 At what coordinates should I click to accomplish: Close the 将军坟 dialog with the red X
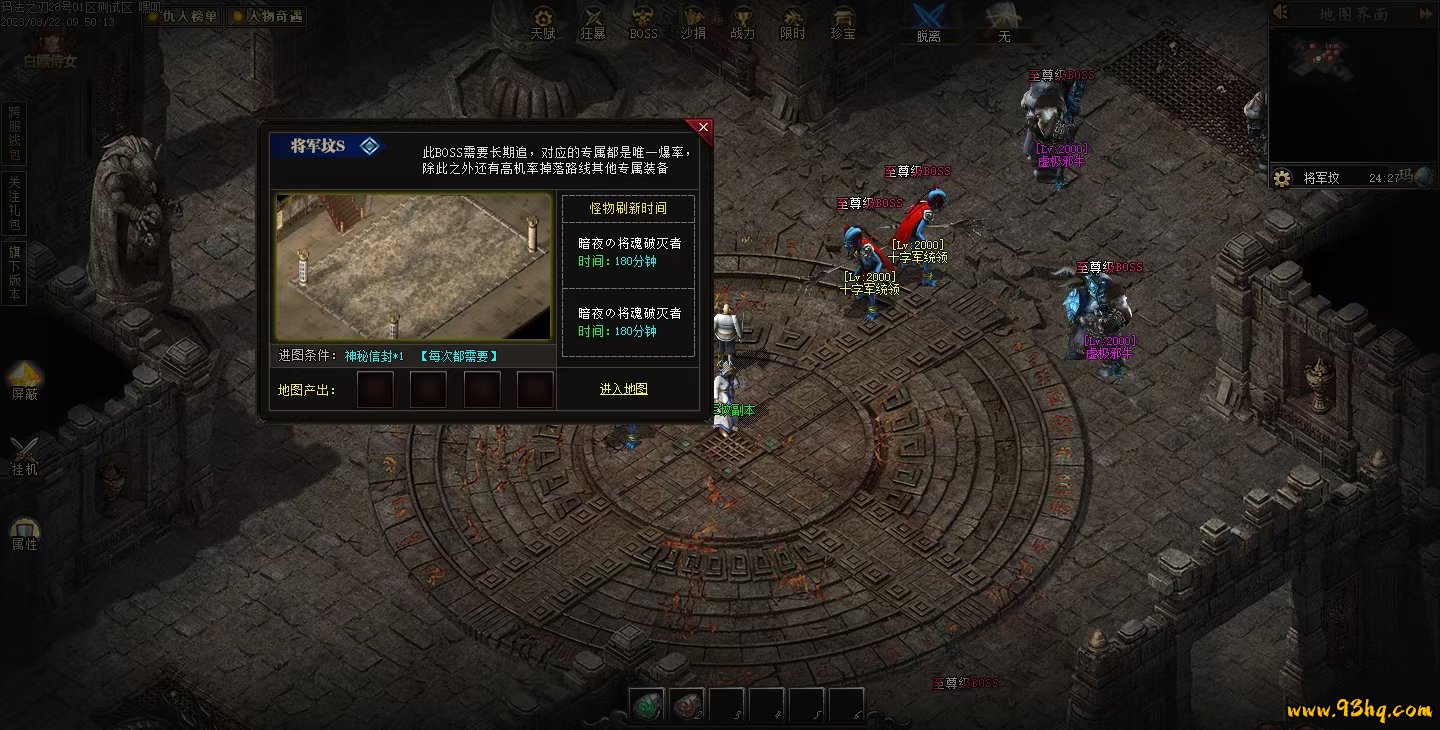(x=703, y=128)
